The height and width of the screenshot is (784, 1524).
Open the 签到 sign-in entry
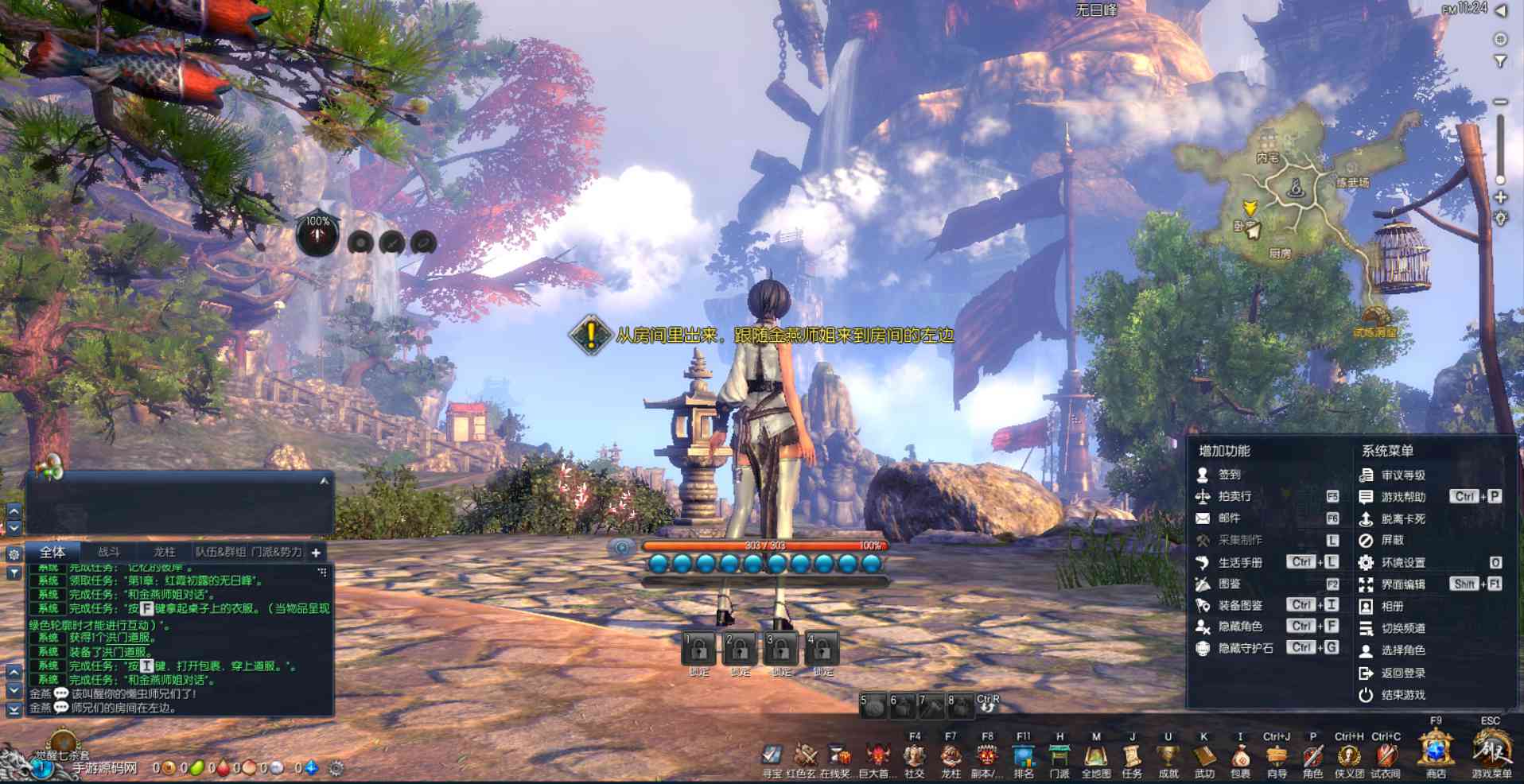tap(1229, 475)
